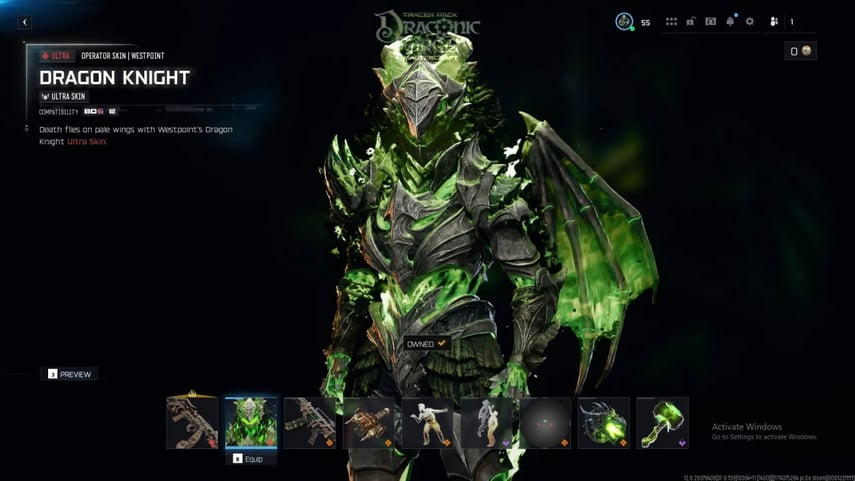The image size is (855, 481).
Task: Open the grid menu icon
Action: point(671,21)
